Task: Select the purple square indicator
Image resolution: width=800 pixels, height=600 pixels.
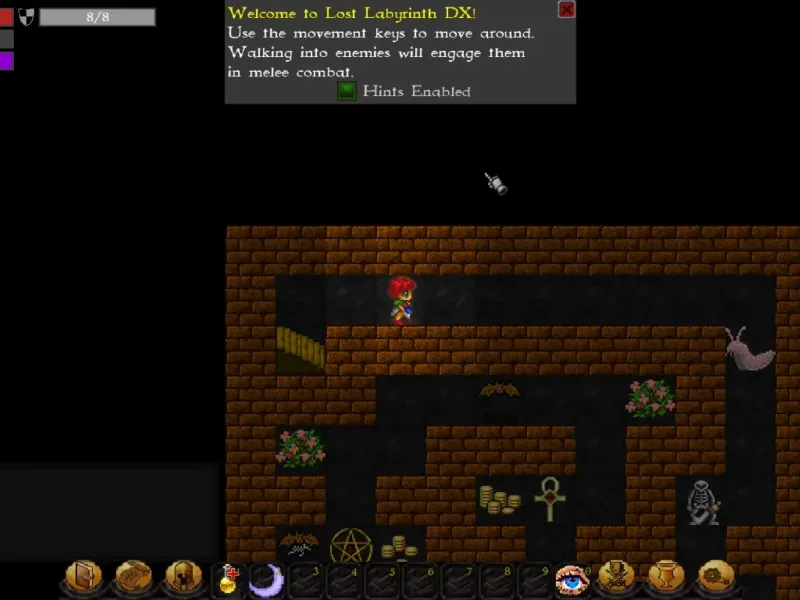Action: coord(7,61)
